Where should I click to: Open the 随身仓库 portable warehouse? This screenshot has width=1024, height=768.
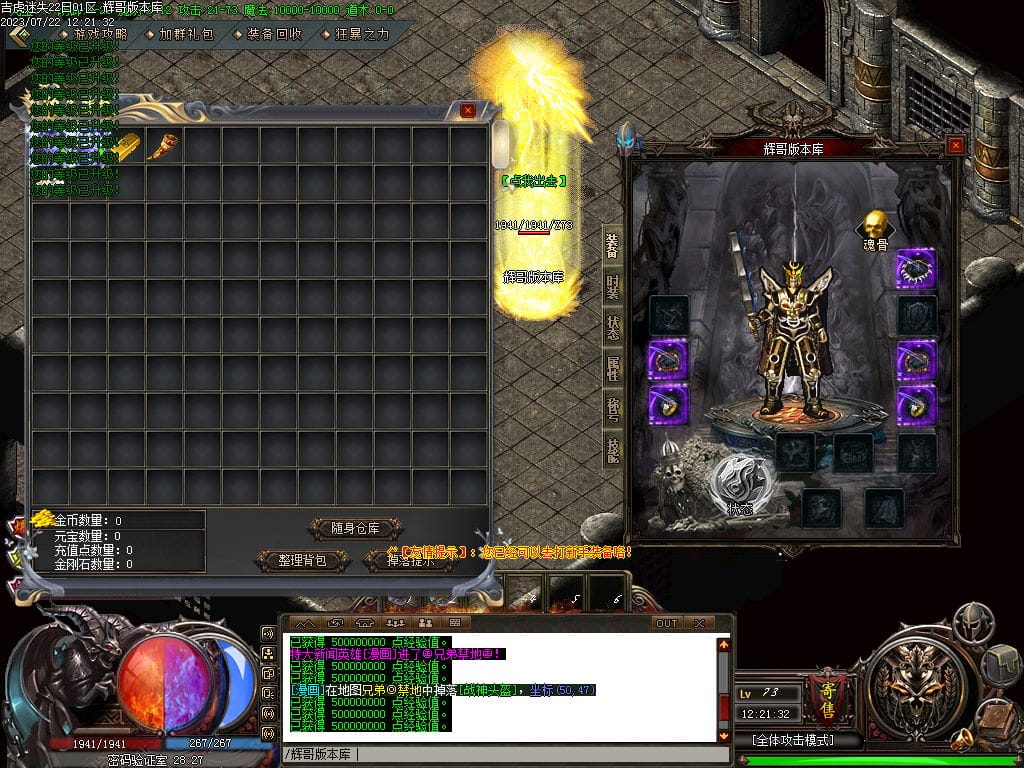pyautogui.click(x=354, y=528)
